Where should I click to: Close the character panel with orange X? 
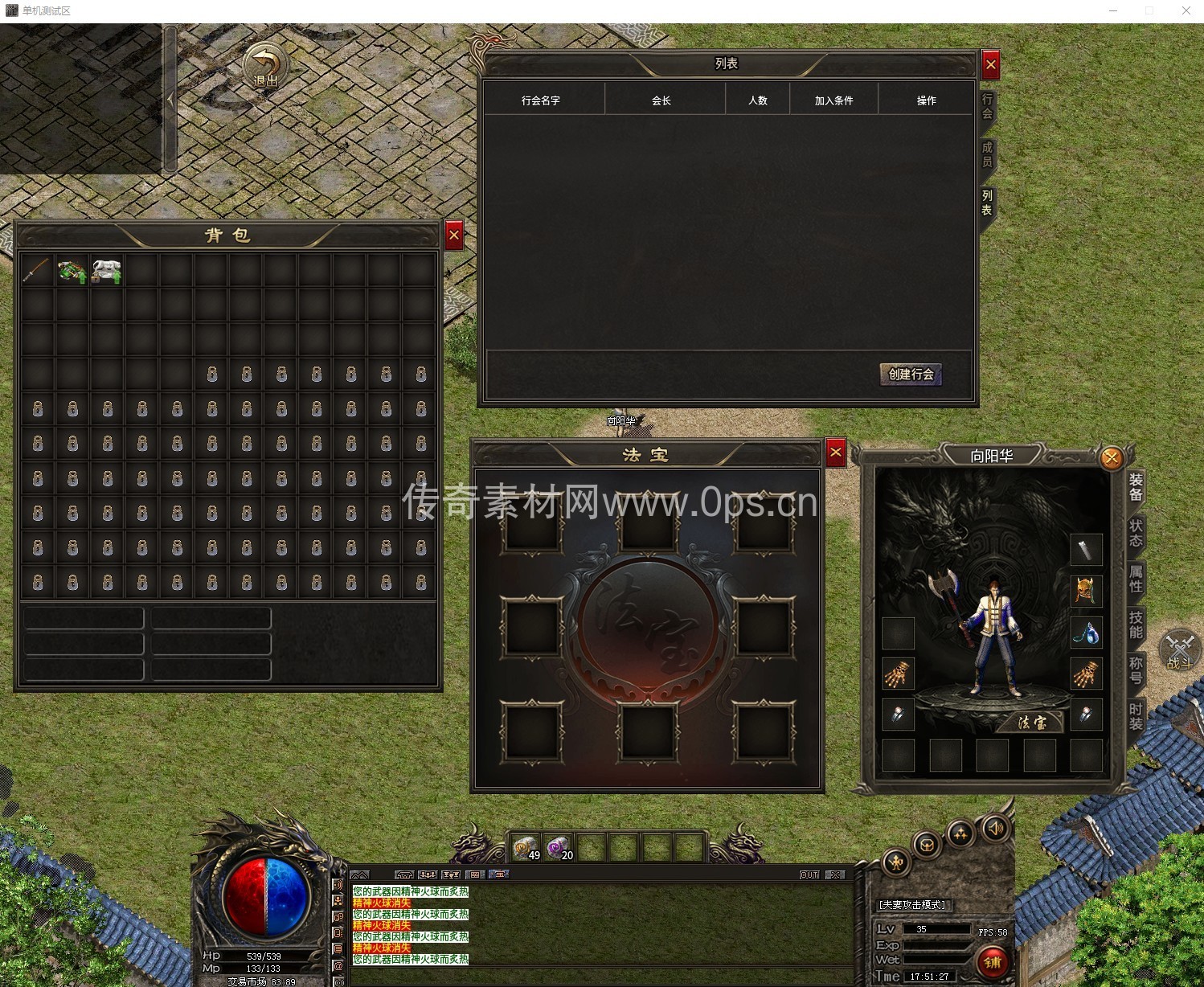[1112, 458]
